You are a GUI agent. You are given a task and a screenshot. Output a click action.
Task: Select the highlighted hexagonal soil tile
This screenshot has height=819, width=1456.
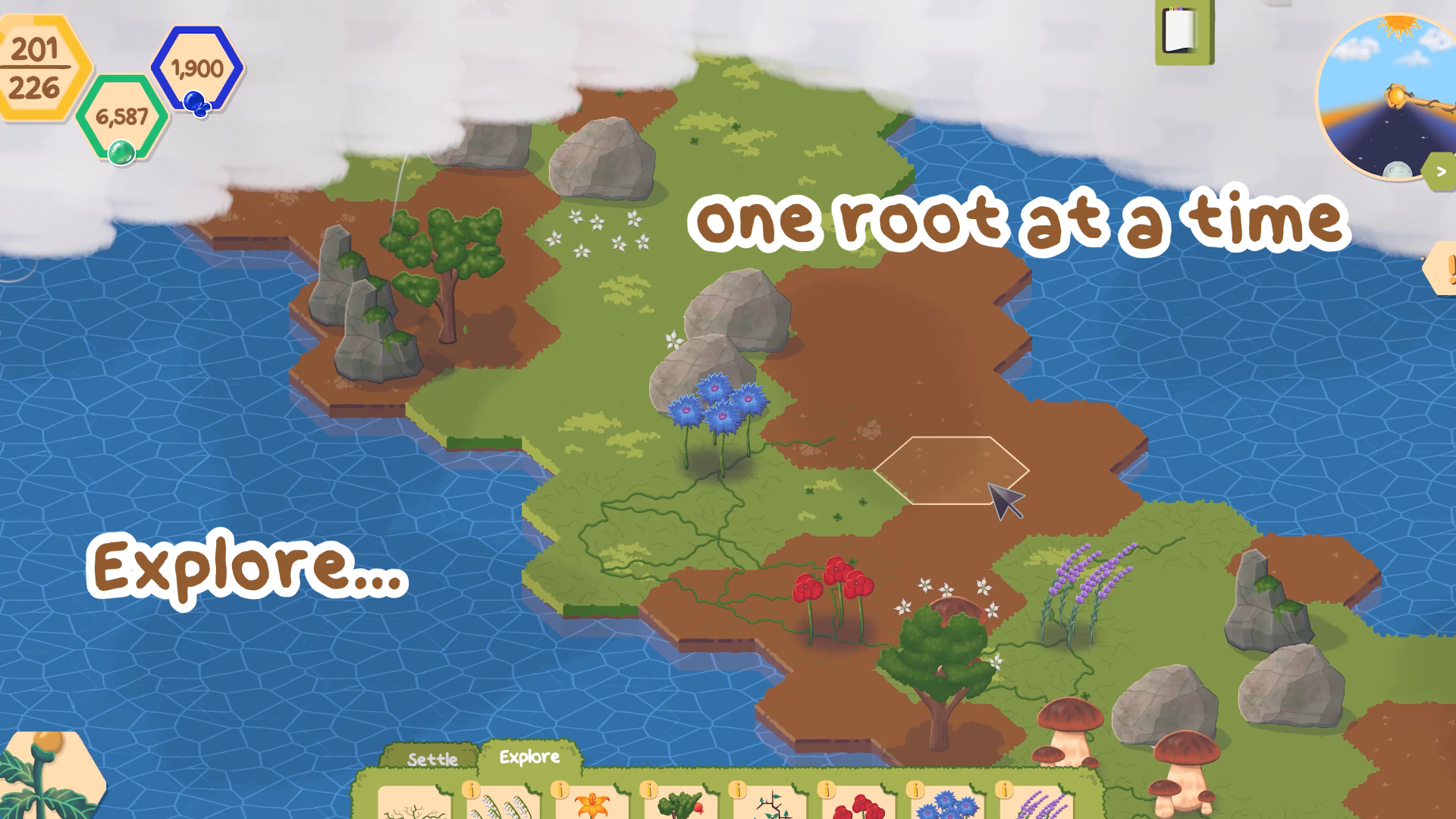click(x=951, y=470)
